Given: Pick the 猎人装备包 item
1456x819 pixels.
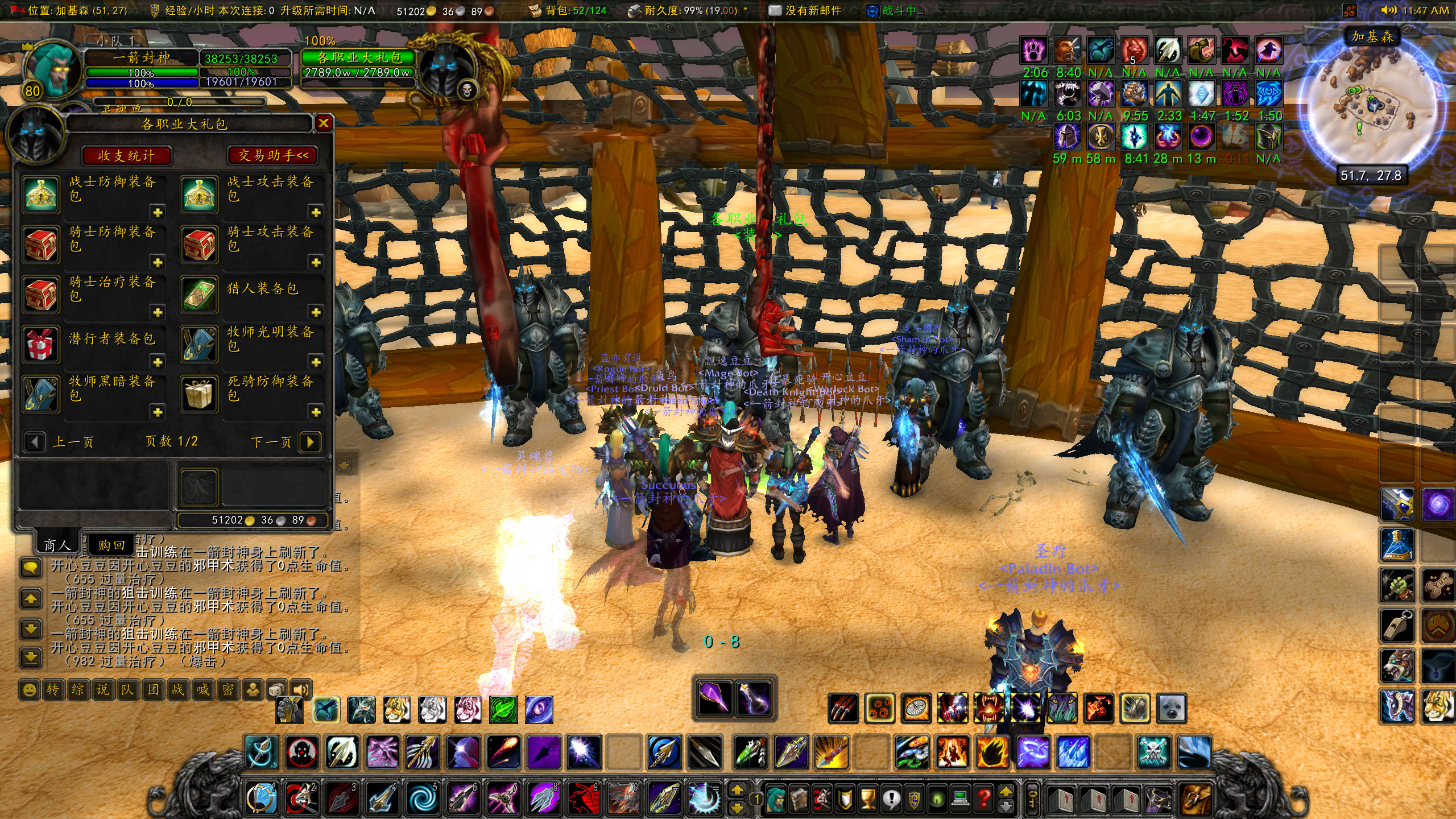Looking at the screenshot, I should [199, 295].
